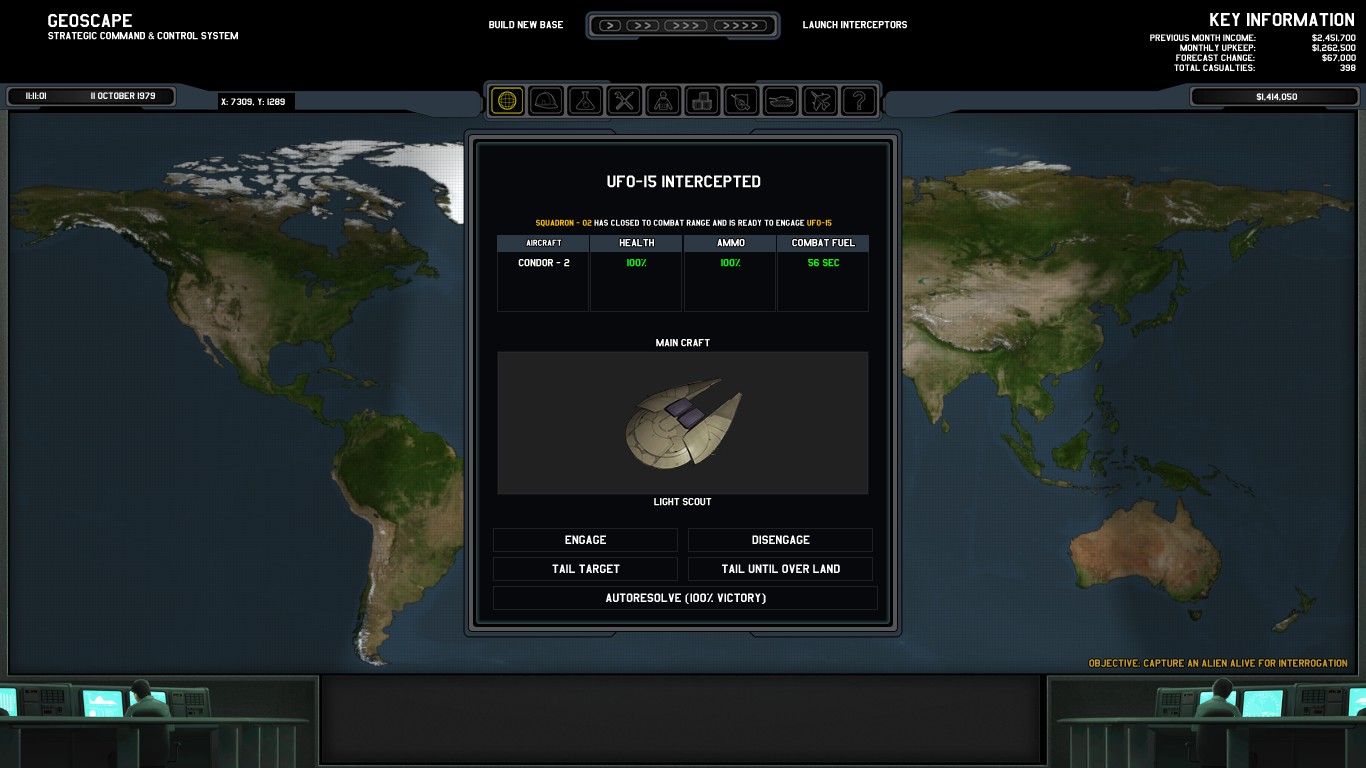Open the jet aircraft tab
The image size is (1366, 768).
(x=819, y=100)
